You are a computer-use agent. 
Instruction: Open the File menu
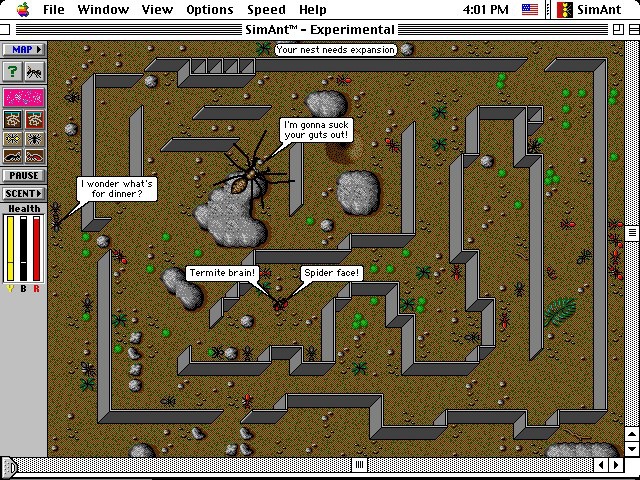[x=53, y=10]
